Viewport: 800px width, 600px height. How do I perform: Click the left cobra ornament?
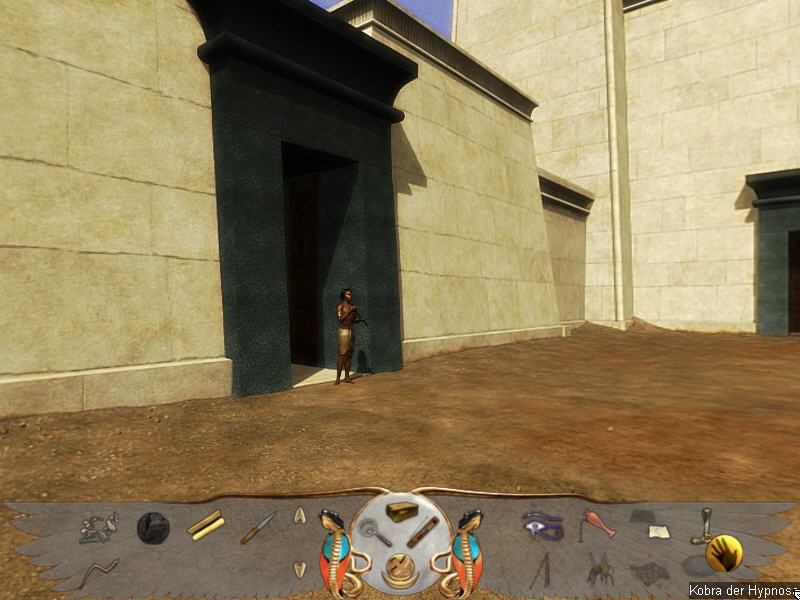pyautogui.click(x=335, y=548)
